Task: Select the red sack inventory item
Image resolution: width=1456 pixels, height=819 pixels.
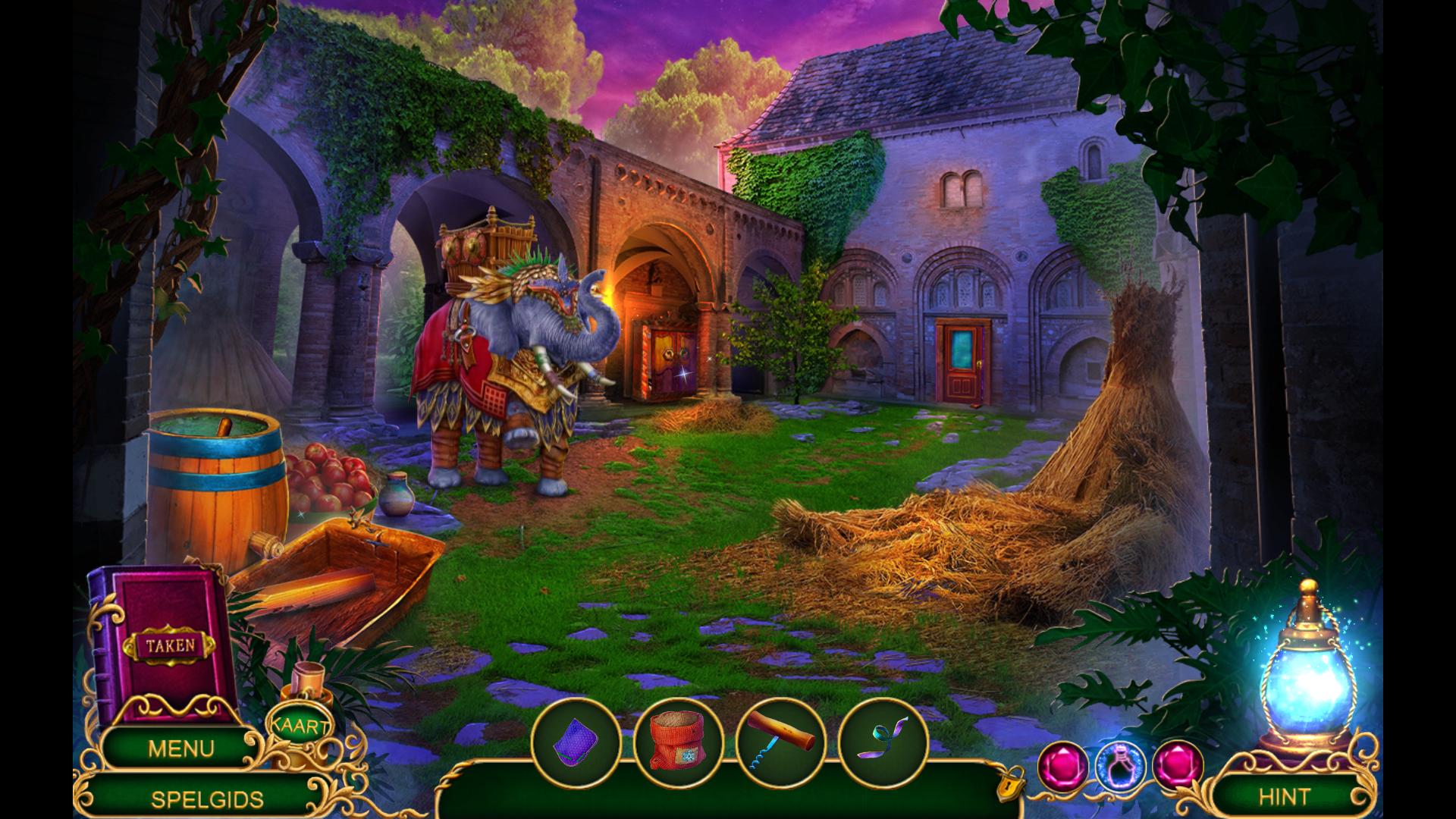Action: 677,743
